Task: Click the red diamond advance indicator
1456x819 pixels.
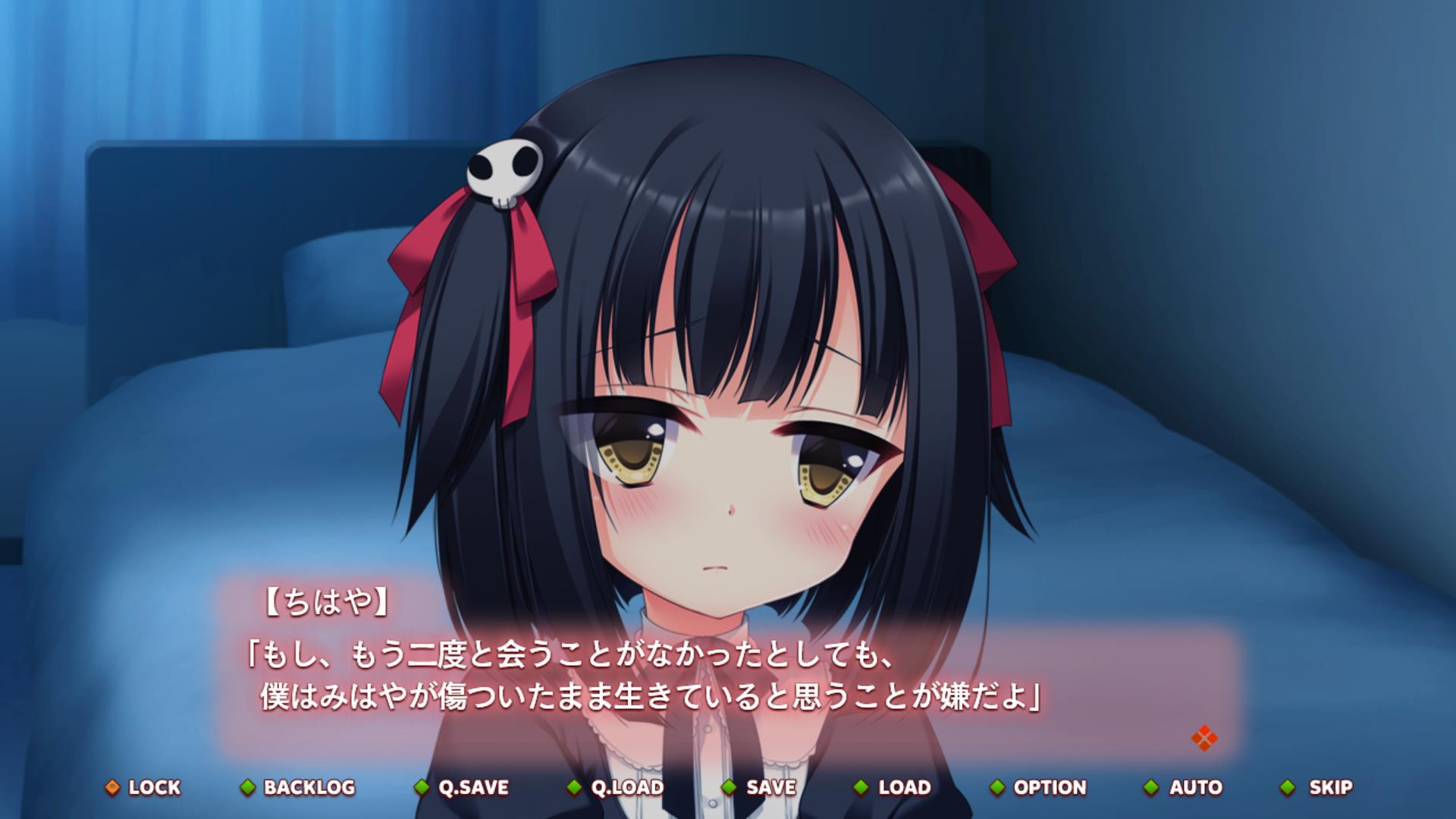Action: 1203,738
